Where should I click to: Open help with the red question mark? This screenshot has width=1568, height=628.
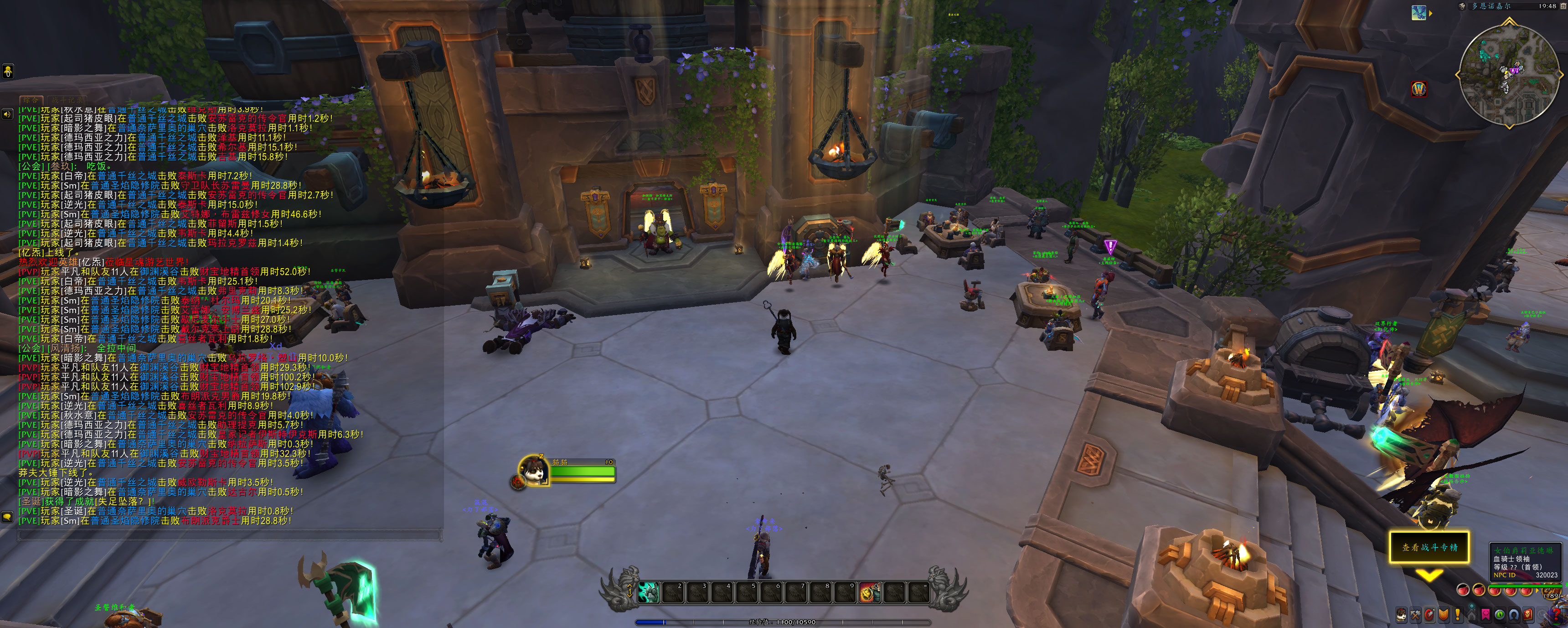pyautogui.click(x=1555, y=615)
